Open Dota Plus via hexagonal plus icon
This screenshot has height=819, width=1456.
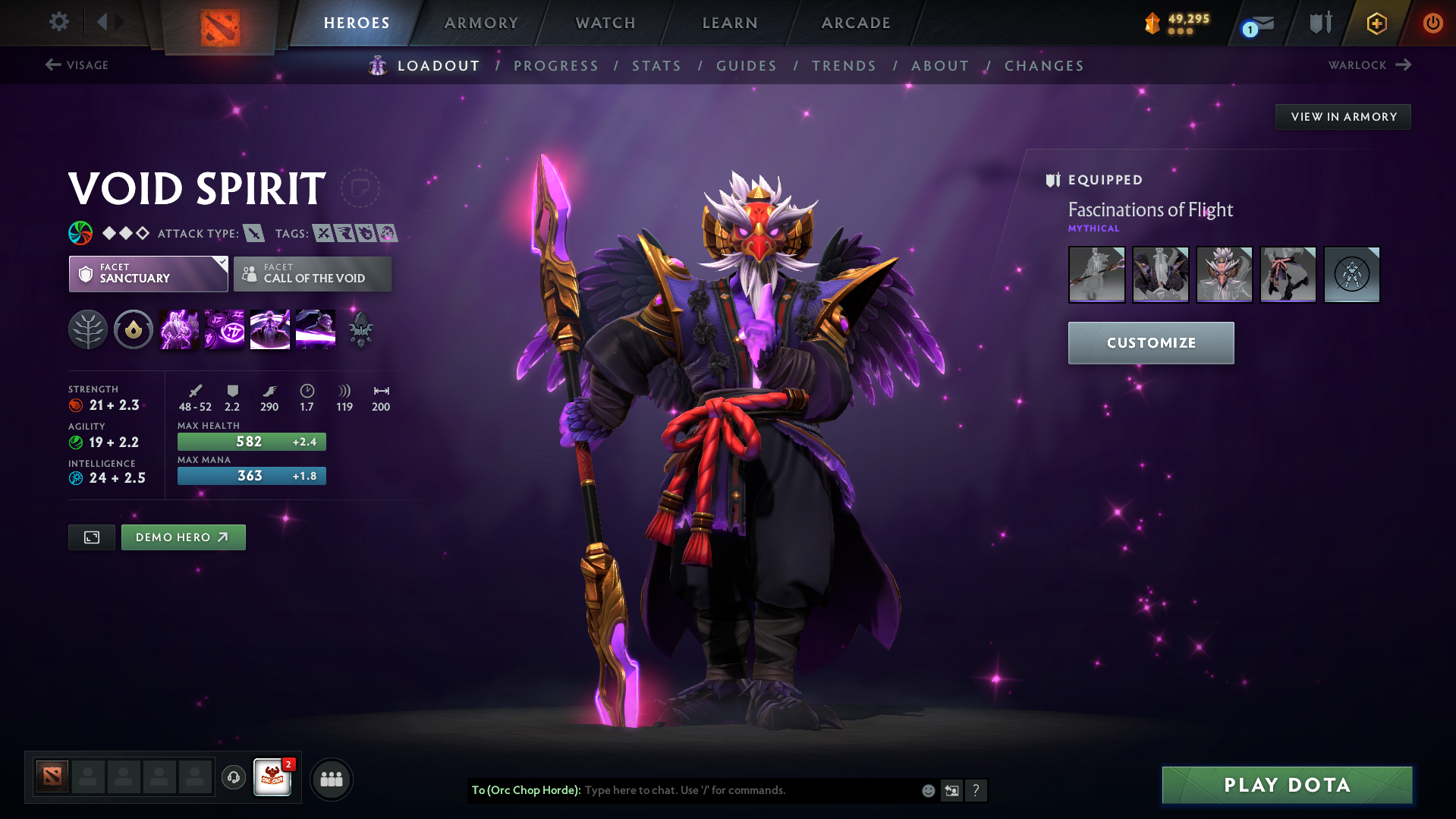point(1376,23)
